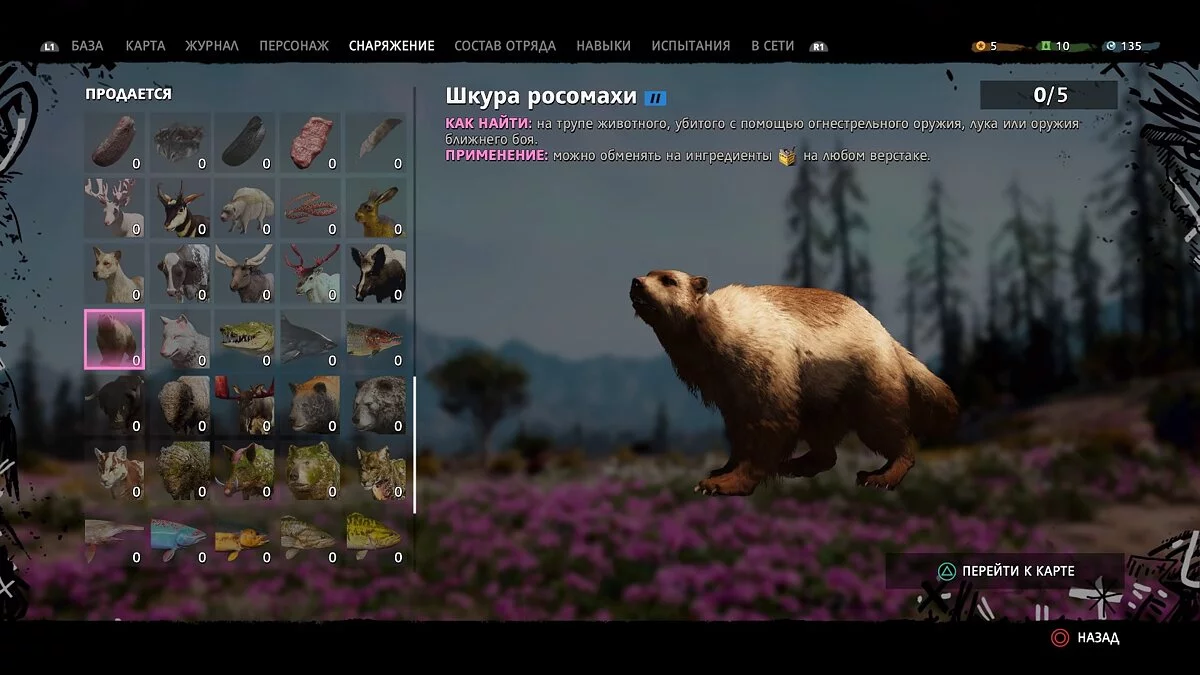Screen dimensions: 1200x675
Task: Pick the cow hide slot
Action: click(181, 274)
